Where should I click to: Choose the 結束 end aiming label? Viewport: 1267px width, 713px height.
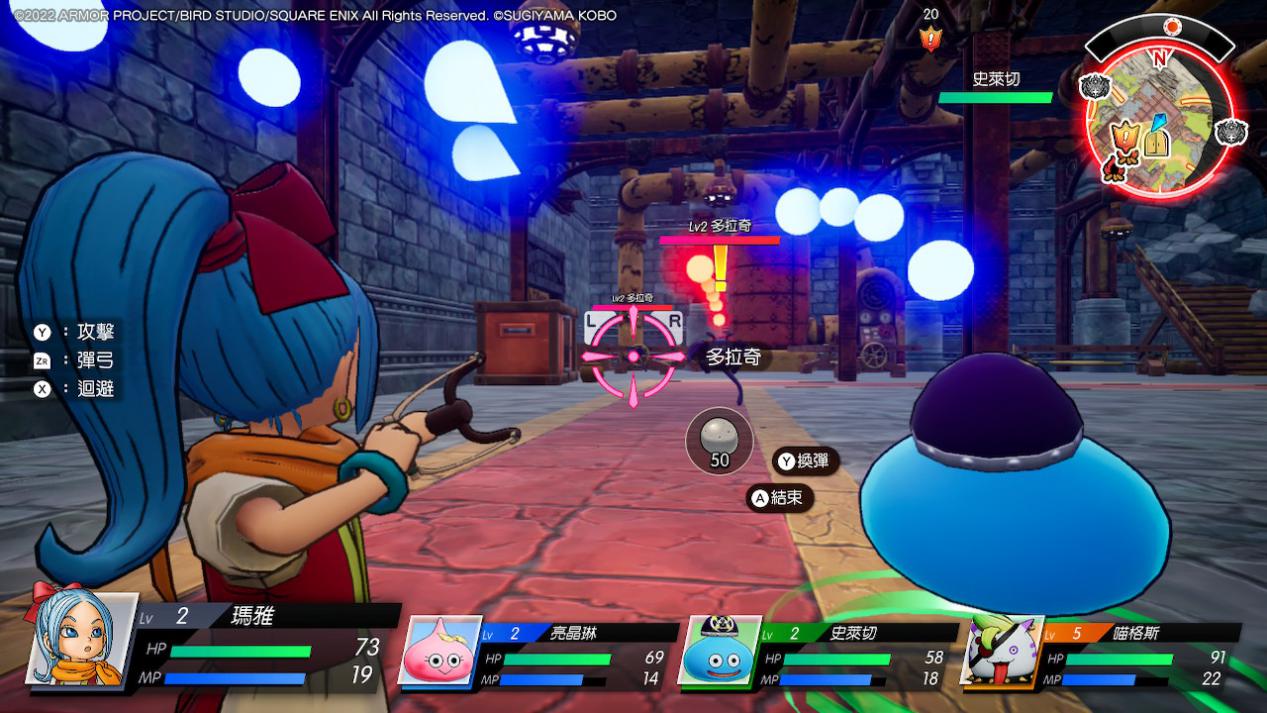point(780,497)
